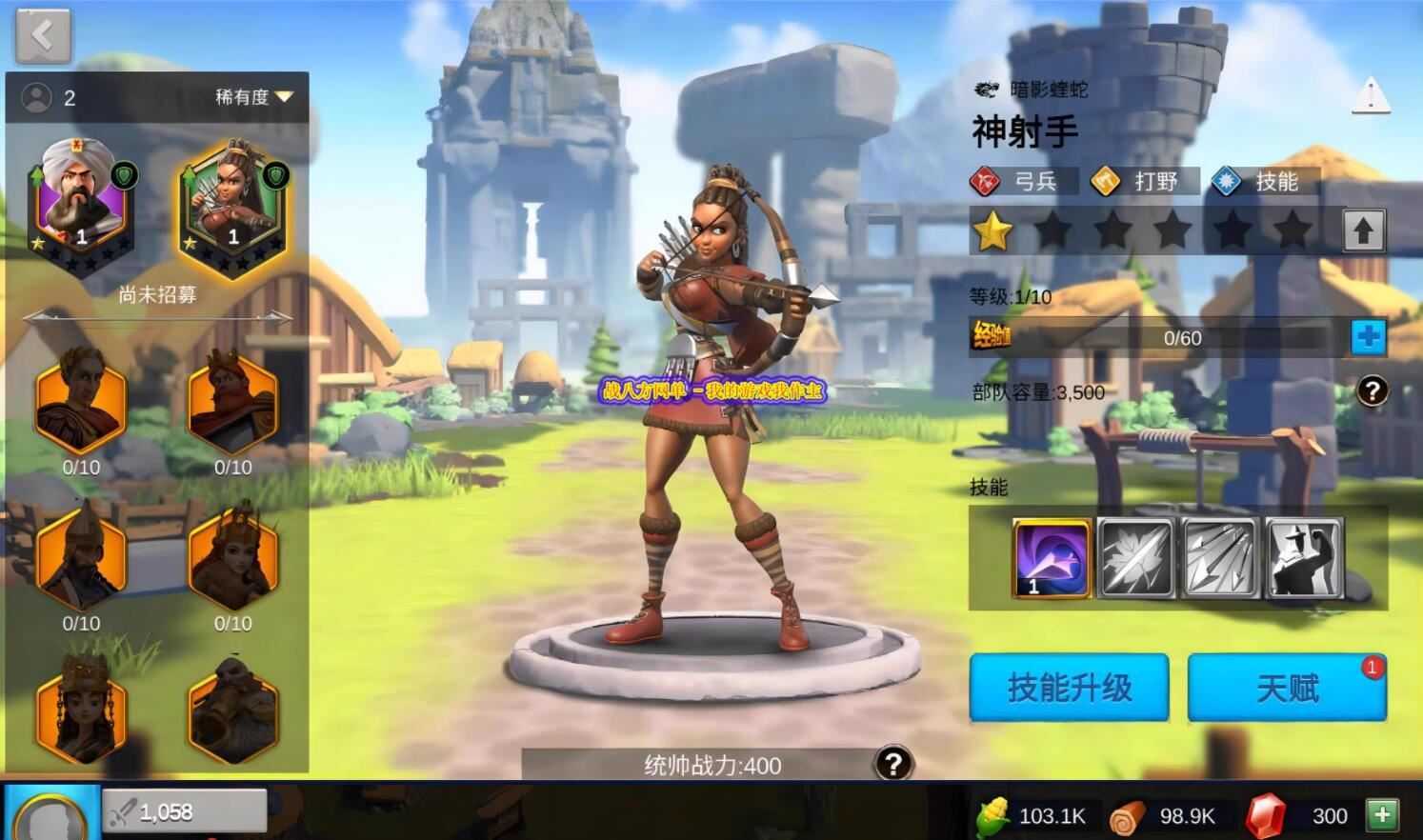Click the help icon beside 统帅战力:400
Viewport: 1423px width, 840px height.
pos(892,762)
